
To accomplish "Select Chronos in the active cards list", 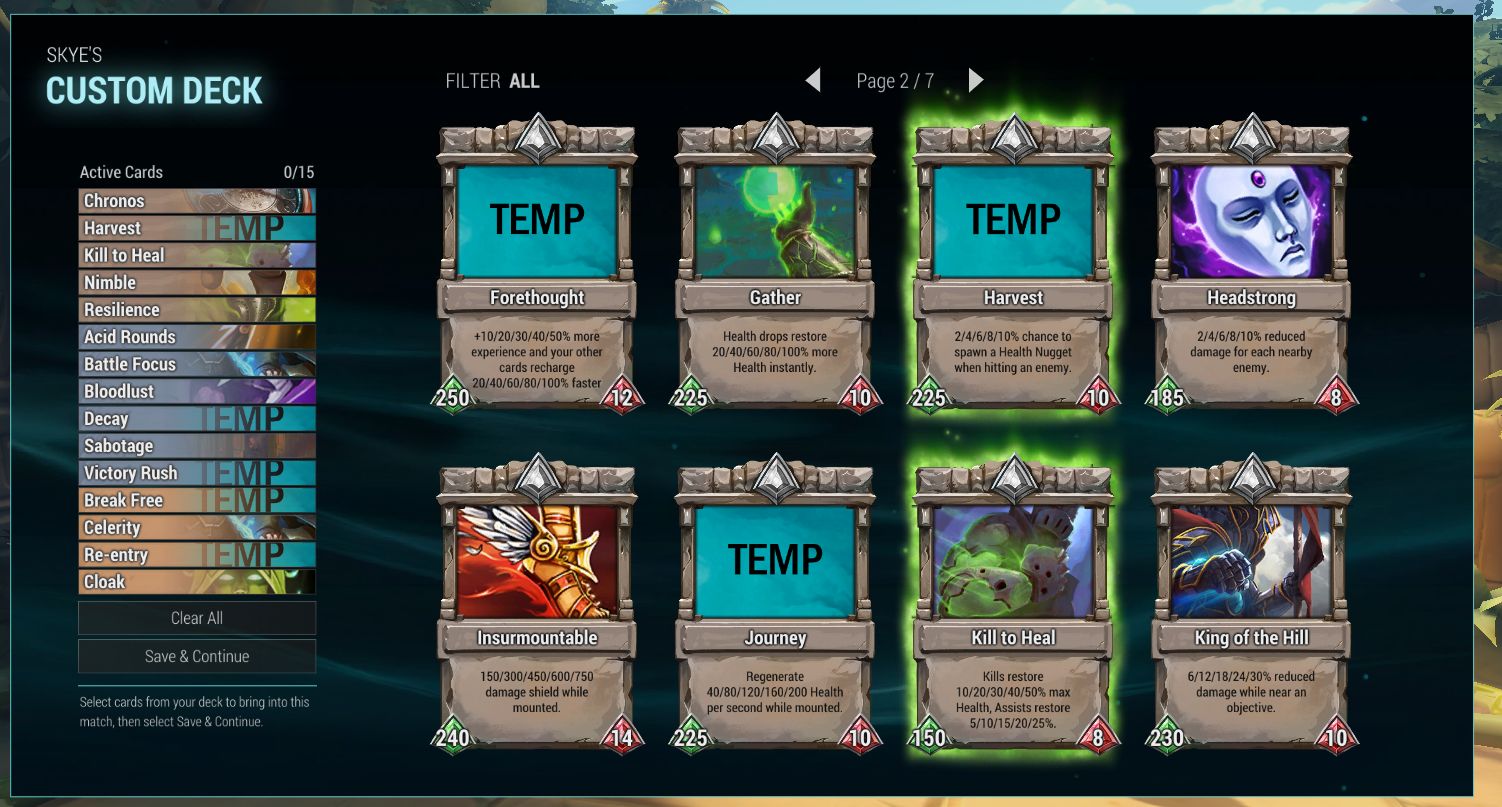I will 197,201.
